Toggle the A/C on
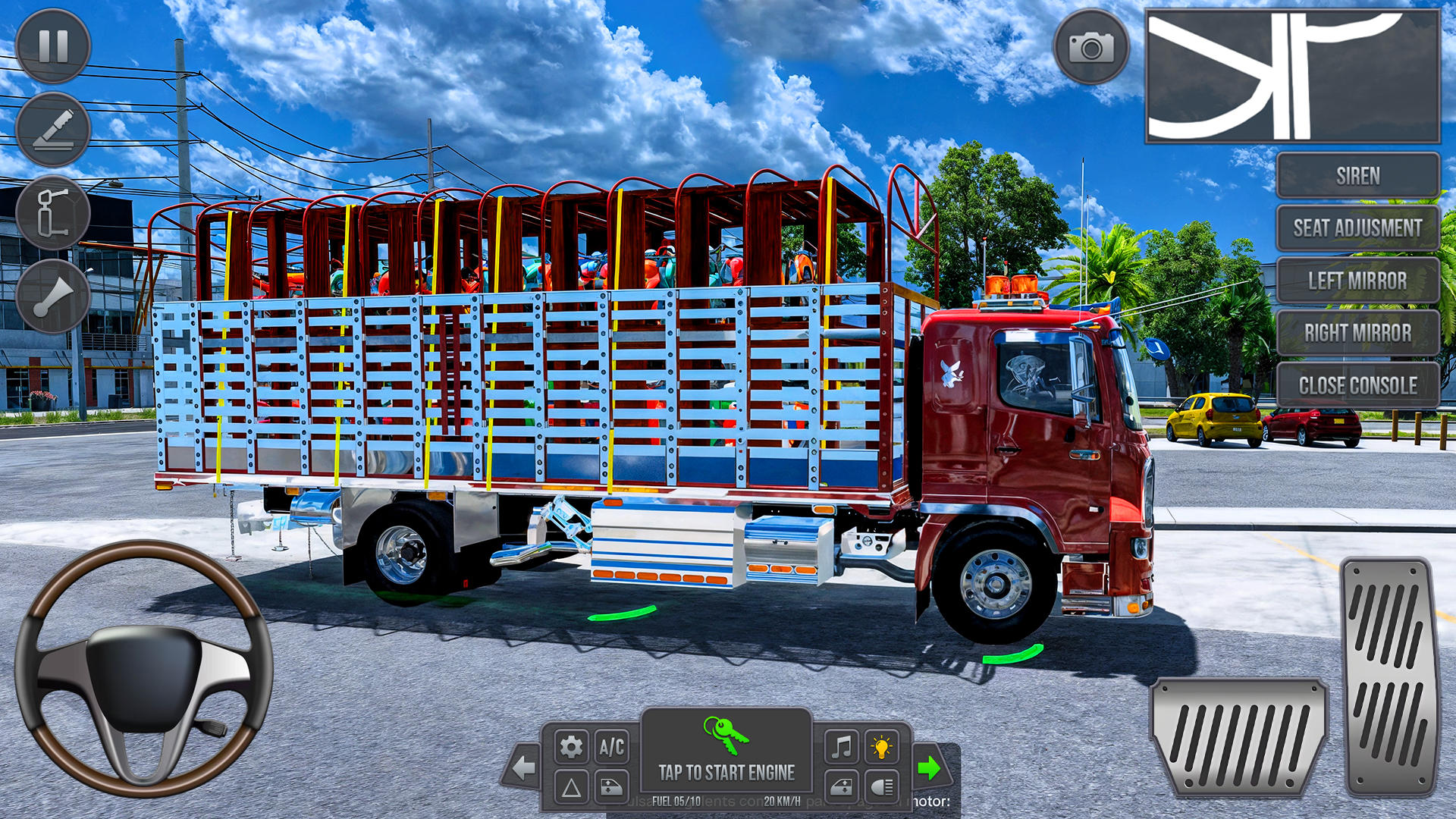This screenshot has width=1456, height=819. pyautogui.click(x=612, y=746)
